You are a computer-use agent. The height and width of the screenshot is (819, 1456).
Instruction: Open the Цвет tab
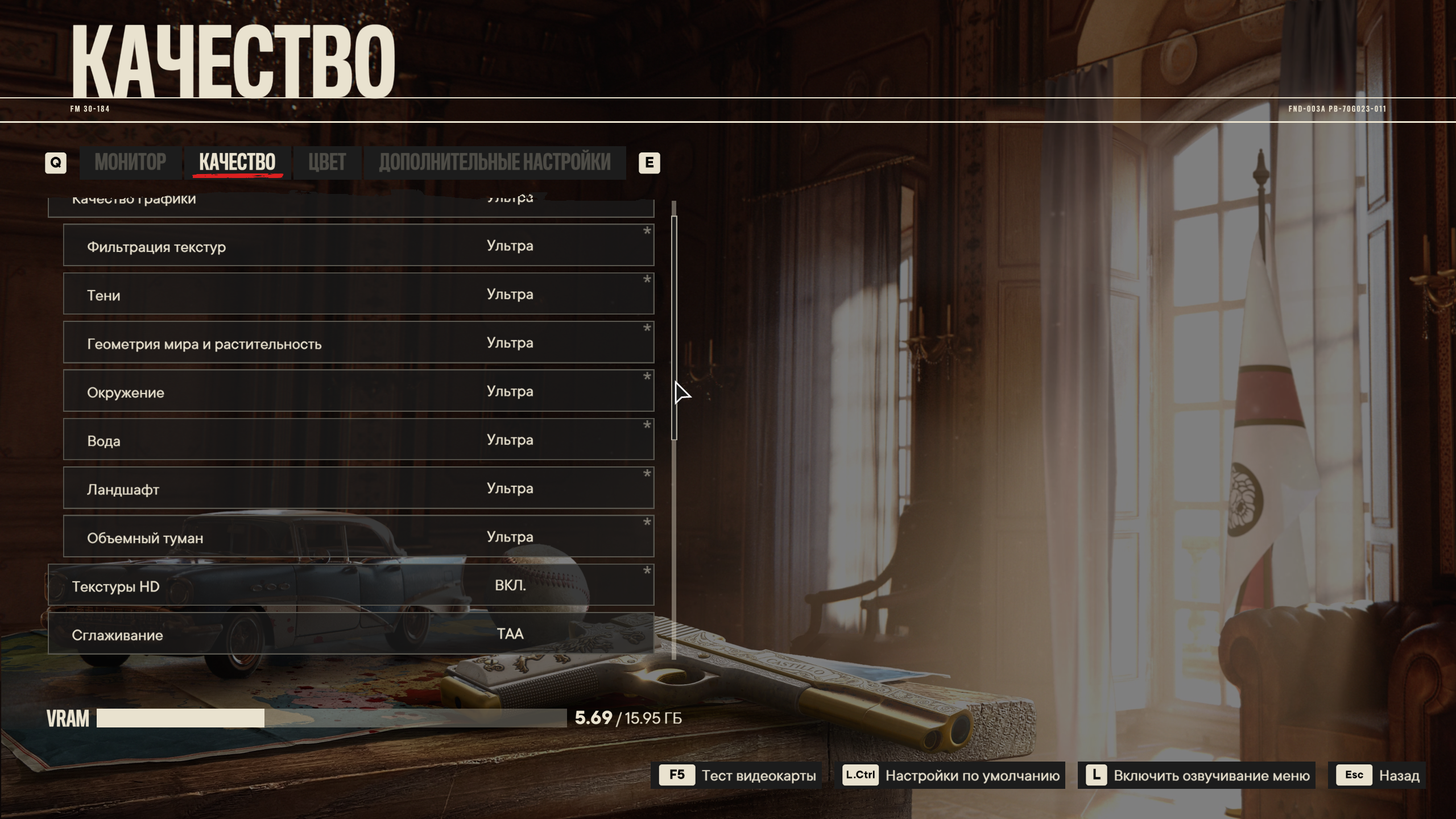327,163
